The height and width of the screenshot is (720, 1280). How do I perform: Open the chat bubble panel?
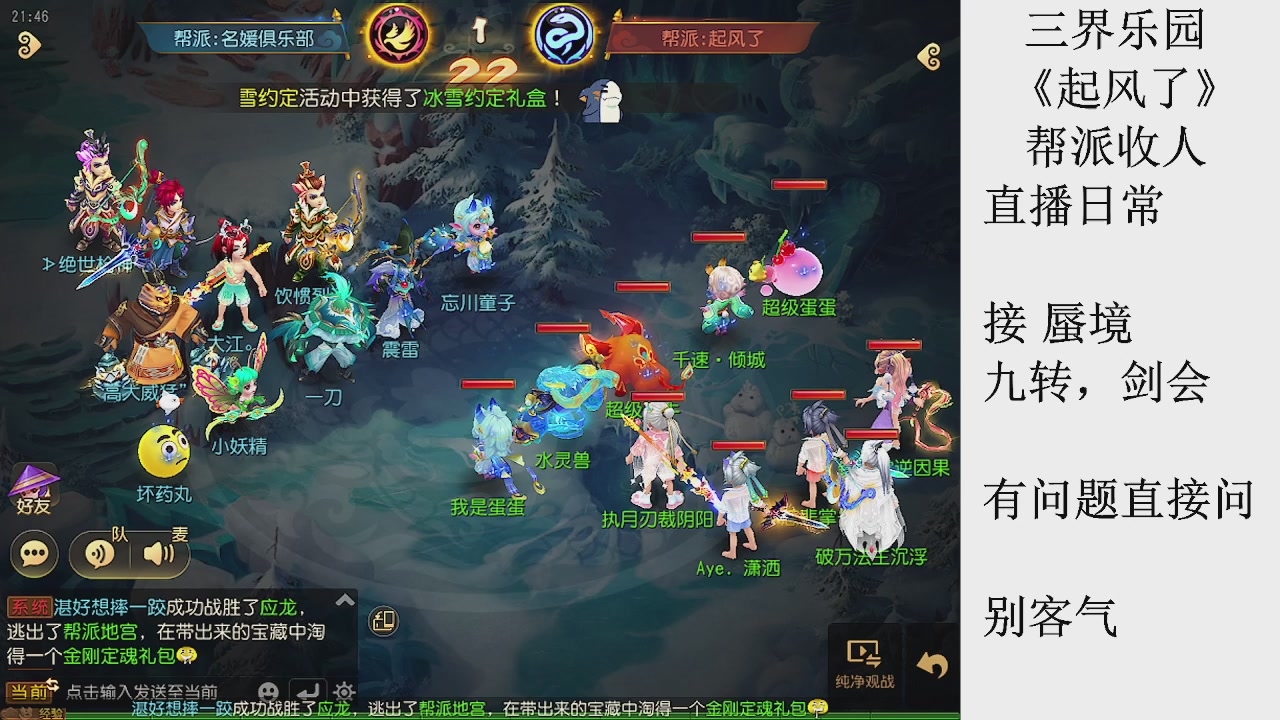(33, 553)
